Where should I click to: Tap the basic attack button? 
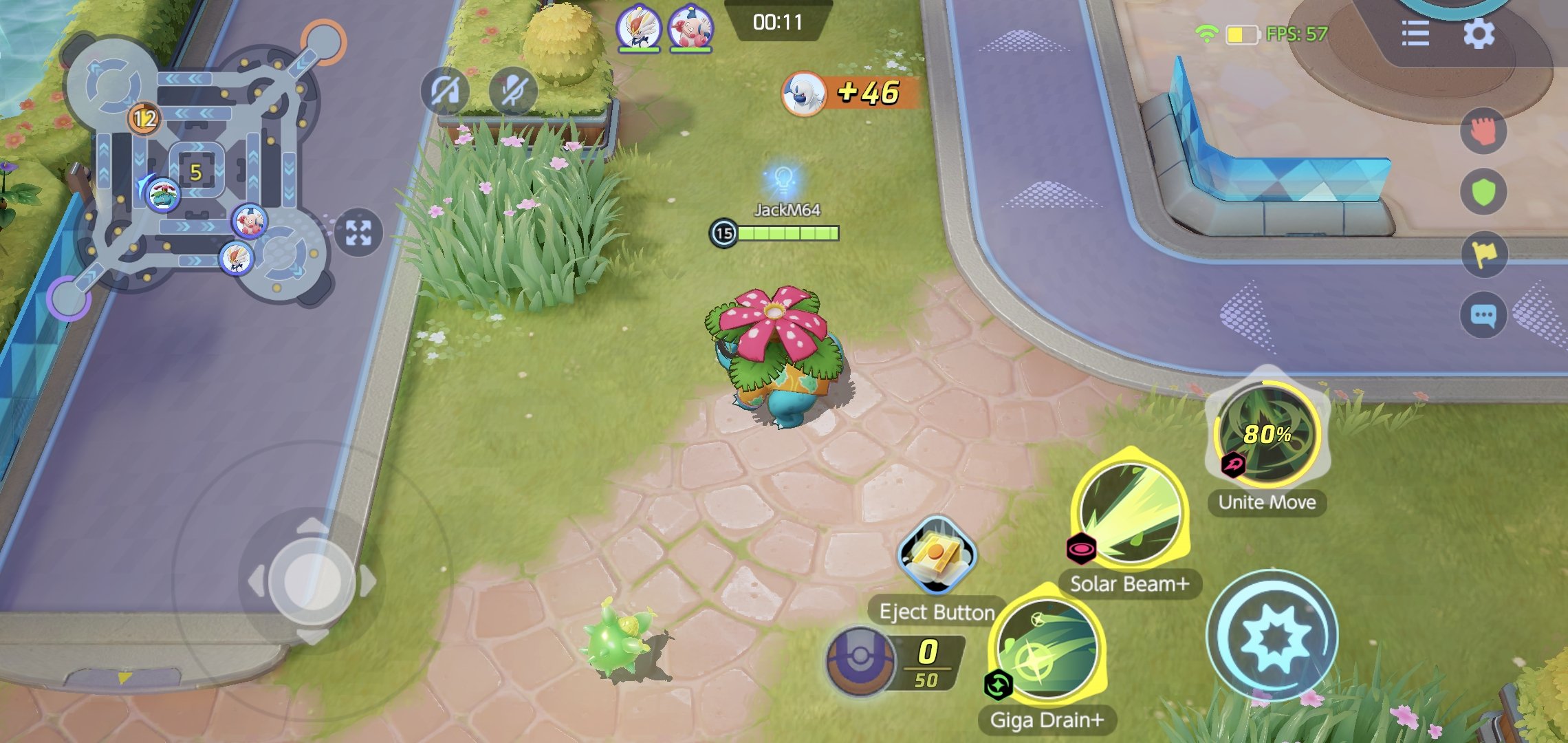click(x=1272, y=636)
